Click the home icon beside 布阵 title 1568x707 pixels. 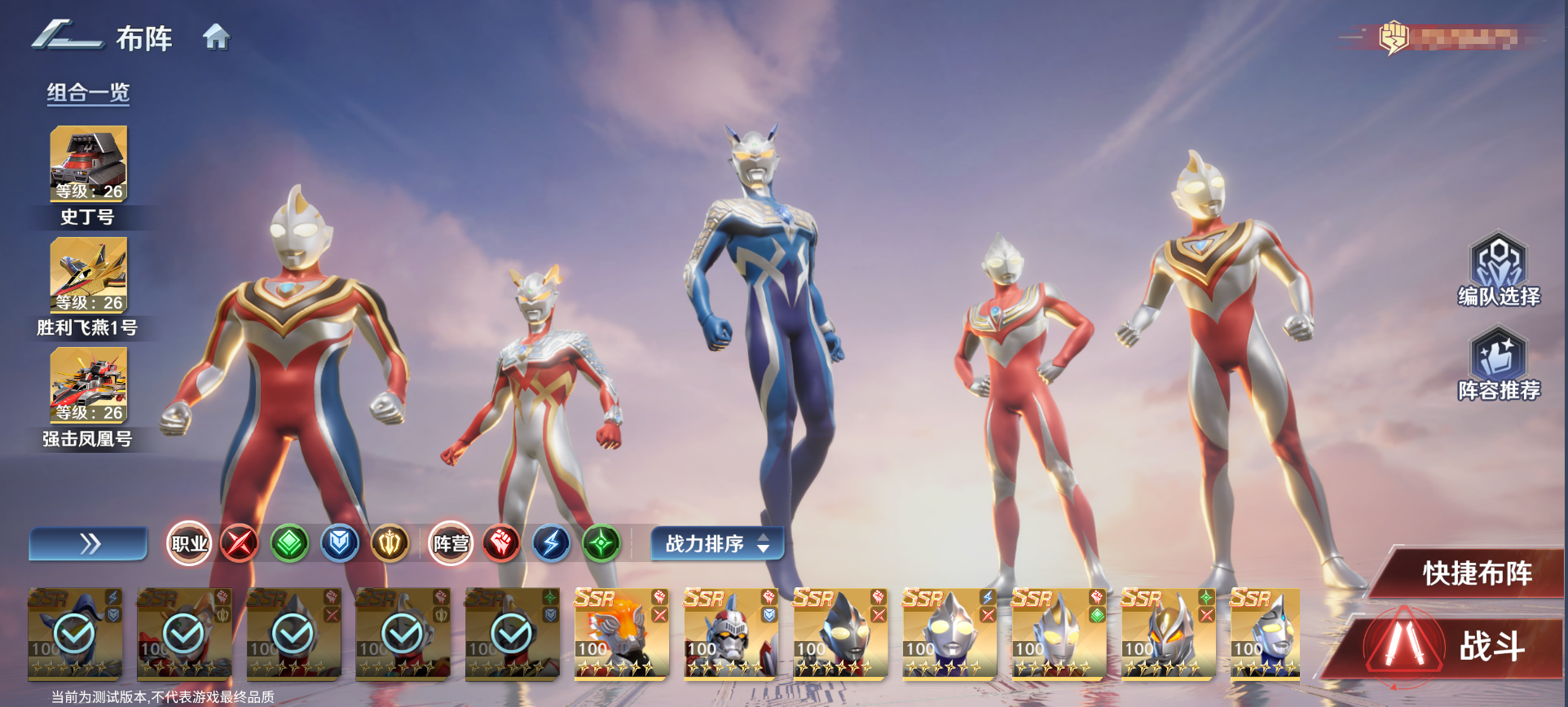pos(216,37)
